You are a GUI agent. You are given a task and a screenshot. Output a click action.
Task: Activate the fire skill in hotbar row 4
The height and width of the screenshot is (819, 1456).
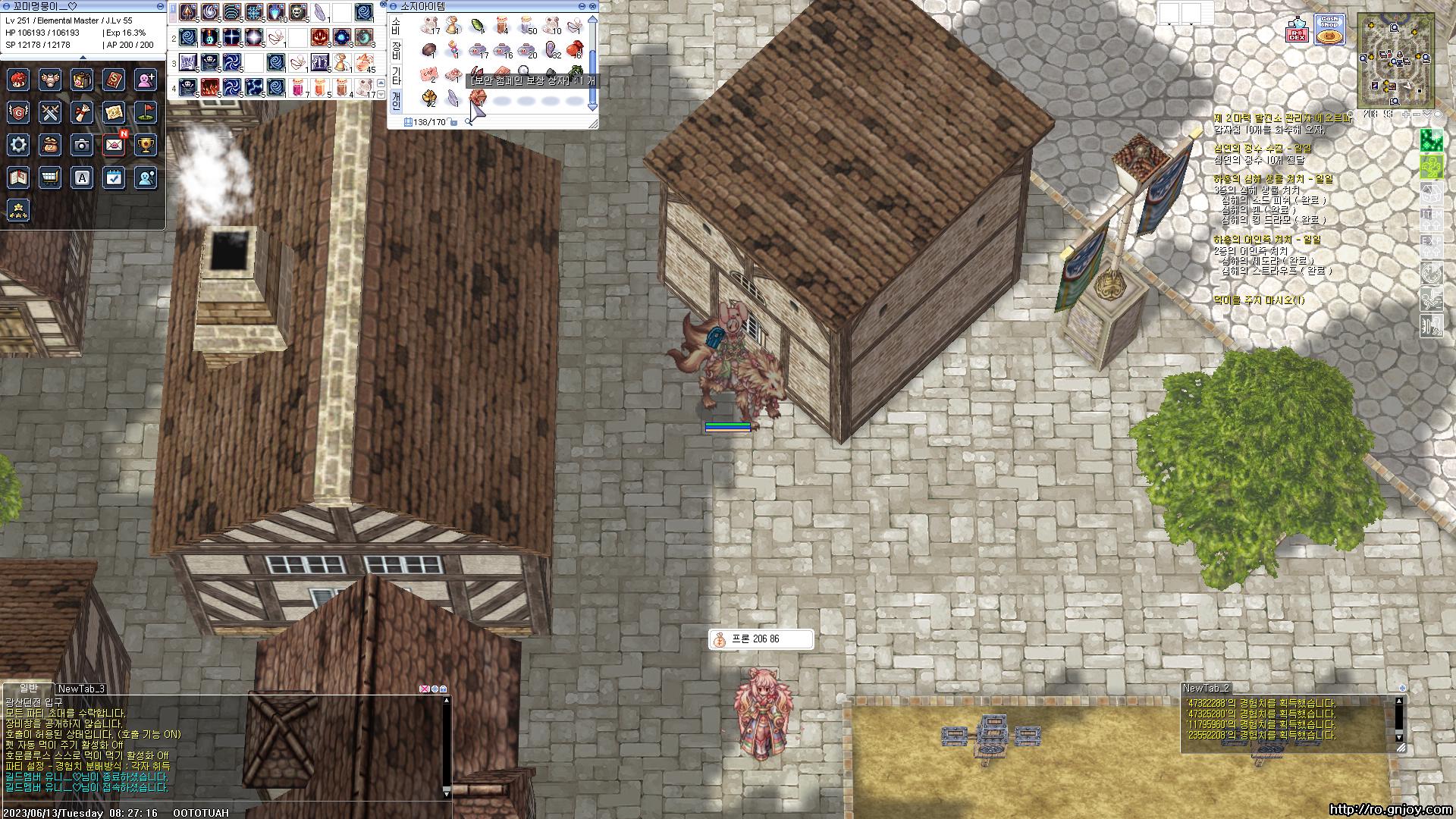click(x=210, y=87)
